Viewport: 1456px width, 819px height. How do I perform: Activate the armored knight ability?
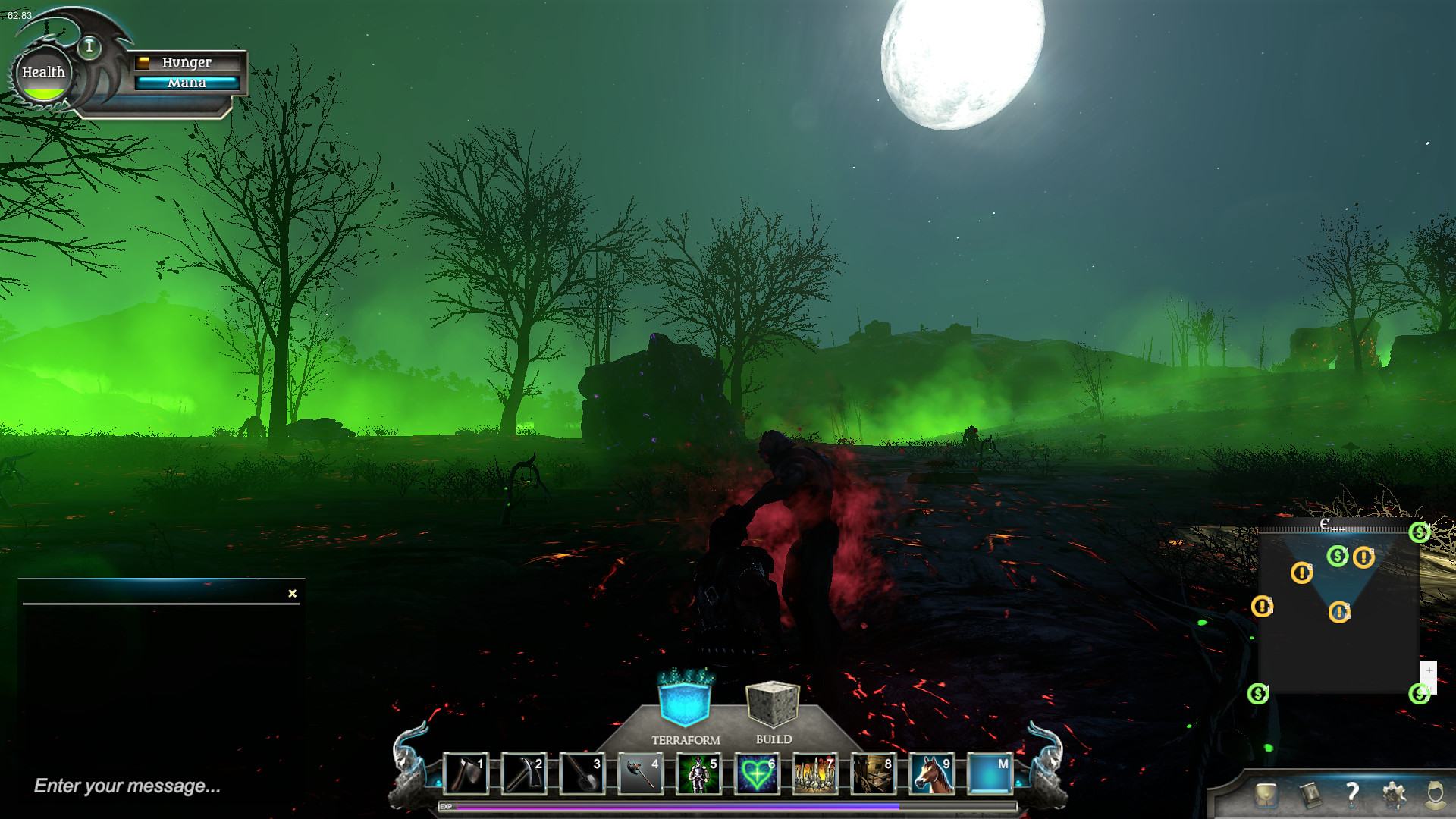coord(698,774)
